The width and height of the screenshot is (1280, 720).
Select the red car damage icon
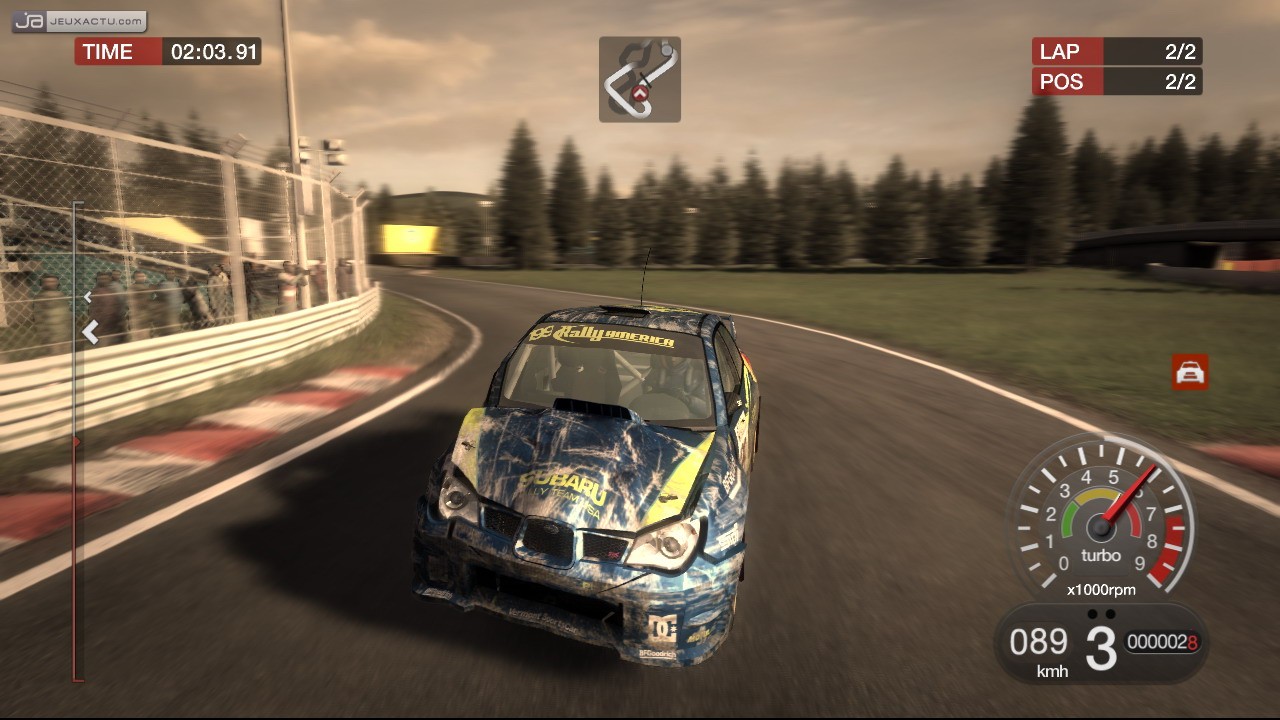click(x=1190, y=372)
